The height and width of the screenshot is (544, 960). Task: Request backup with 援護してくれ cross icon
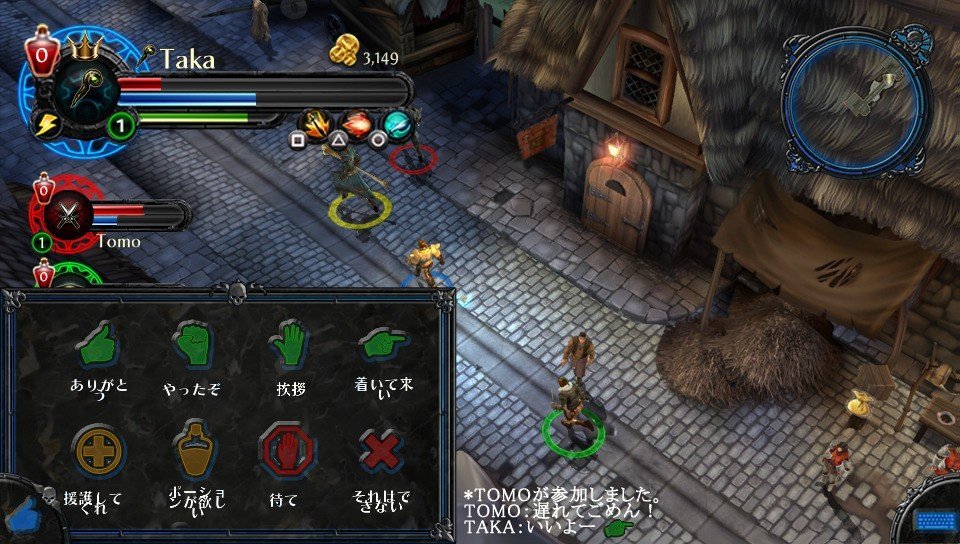[98, 452]
